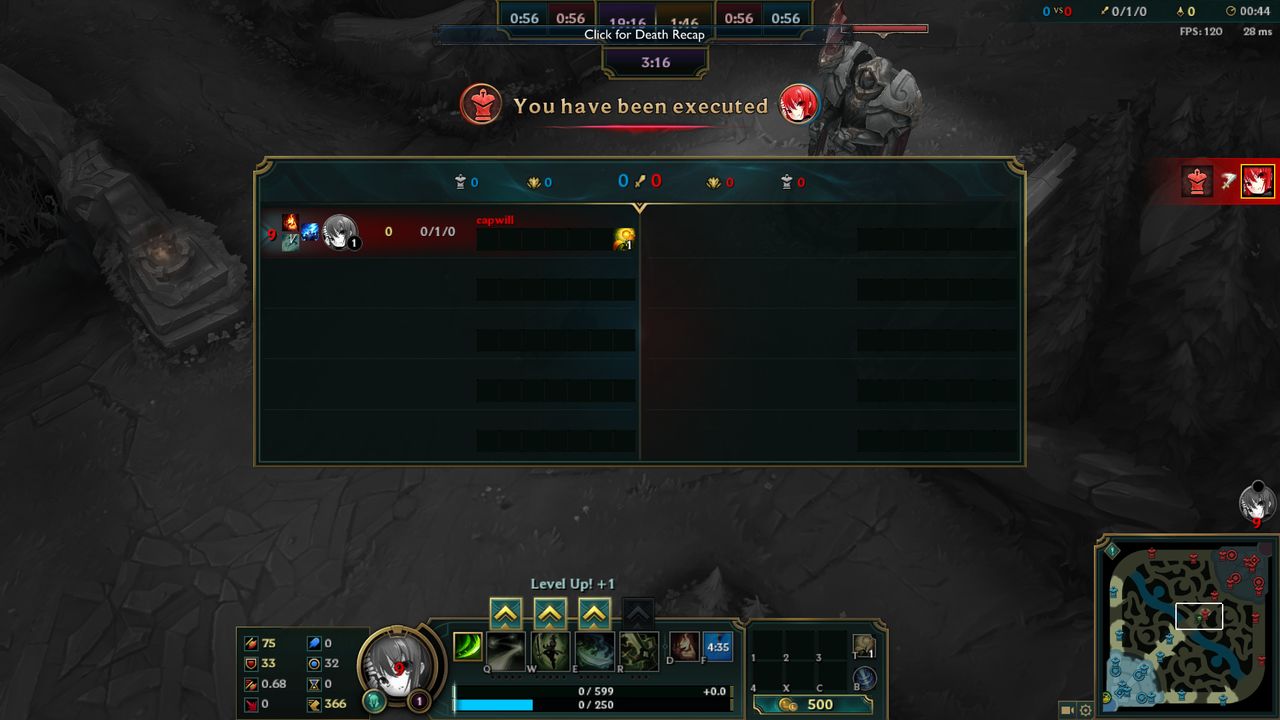Level up the Q ability
The image size is (1280, 720).
click(506, 613)
